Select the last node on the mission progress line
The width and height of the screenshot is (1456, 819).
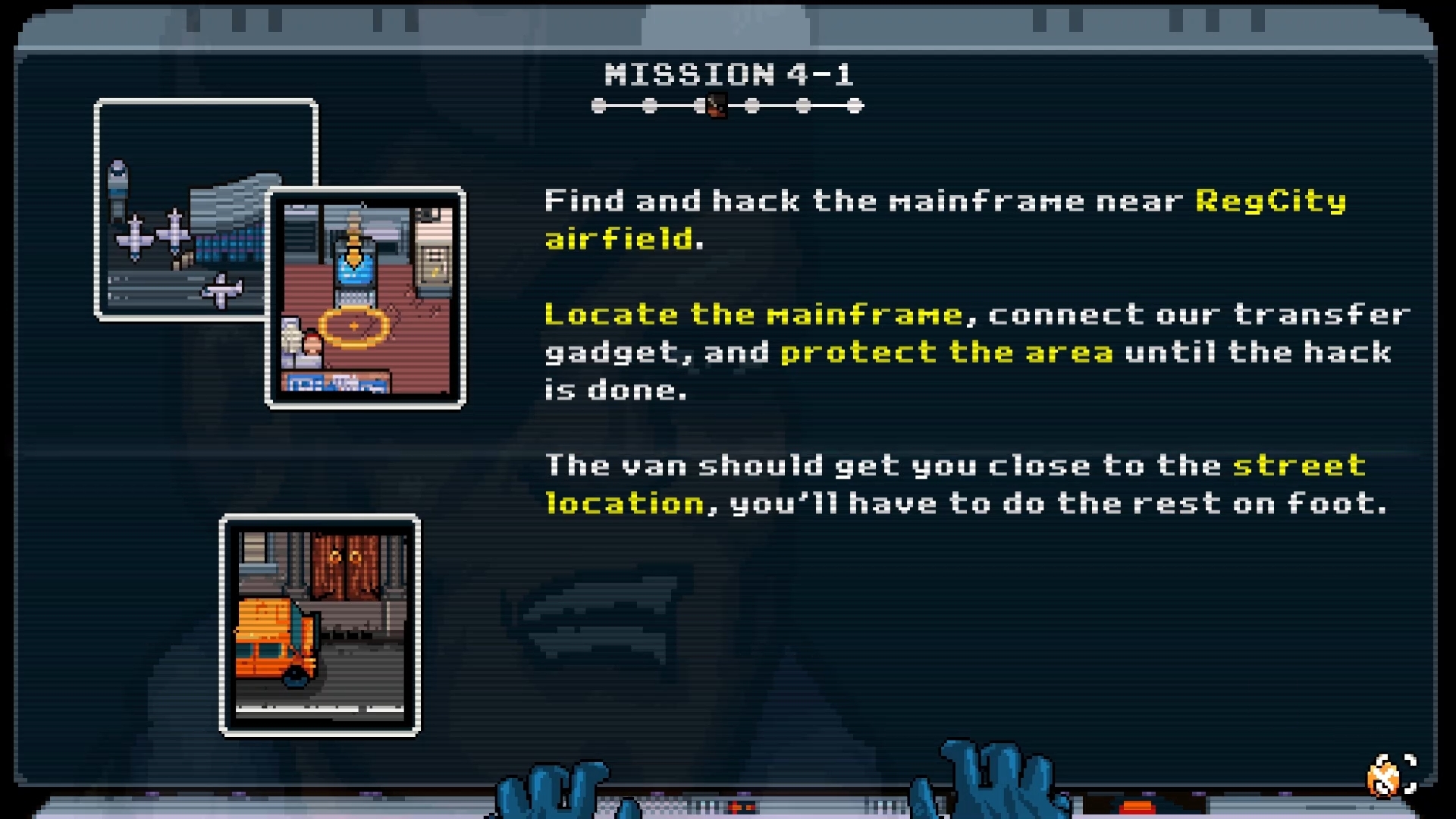(854, 105)
